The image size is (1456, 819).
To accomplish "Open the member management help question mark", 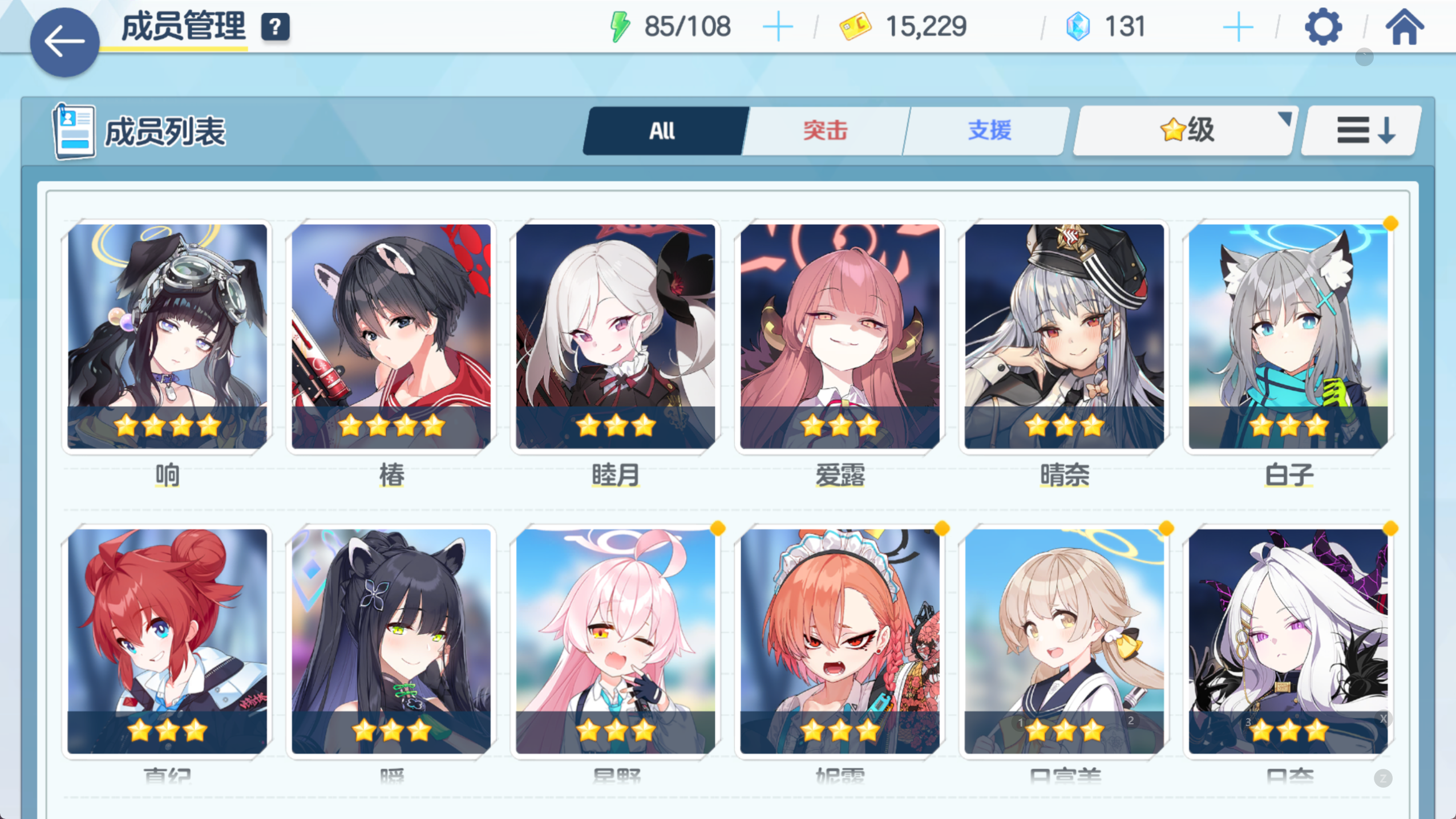I will (x=275, y=25).
